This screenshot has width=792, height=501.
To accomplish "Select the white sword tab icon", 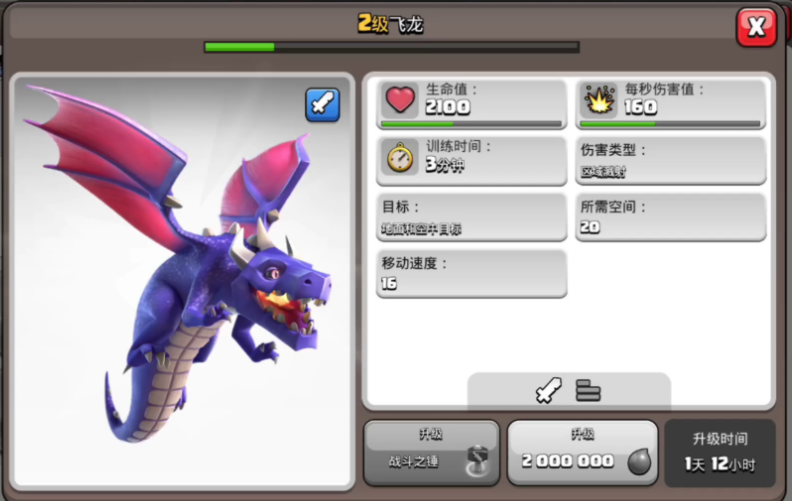I will pyautogui.click(x=549, y=390).
